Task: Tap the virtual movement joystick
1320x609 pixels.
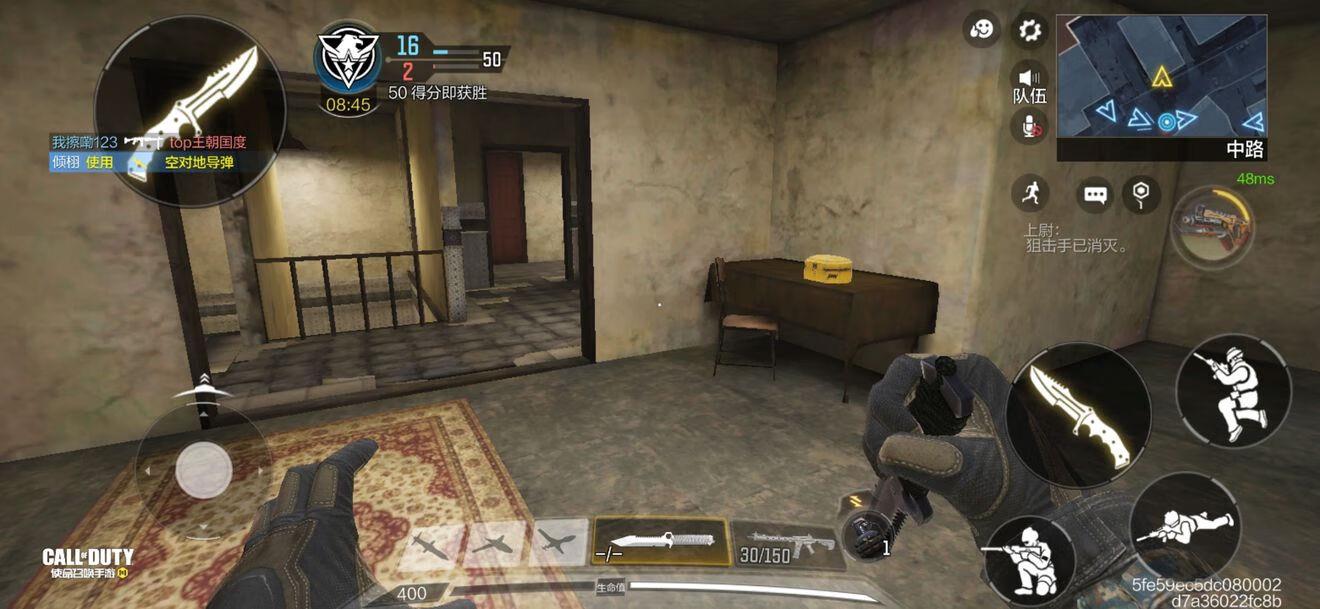Action: 204,470
